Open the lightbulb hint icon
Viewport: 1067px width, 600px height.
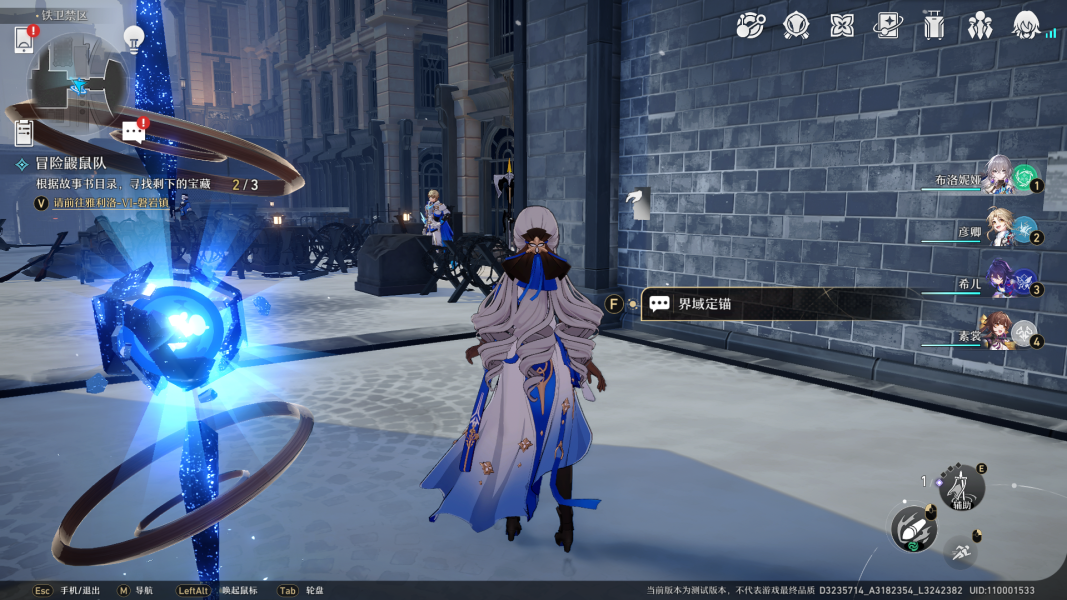(133, 38)
